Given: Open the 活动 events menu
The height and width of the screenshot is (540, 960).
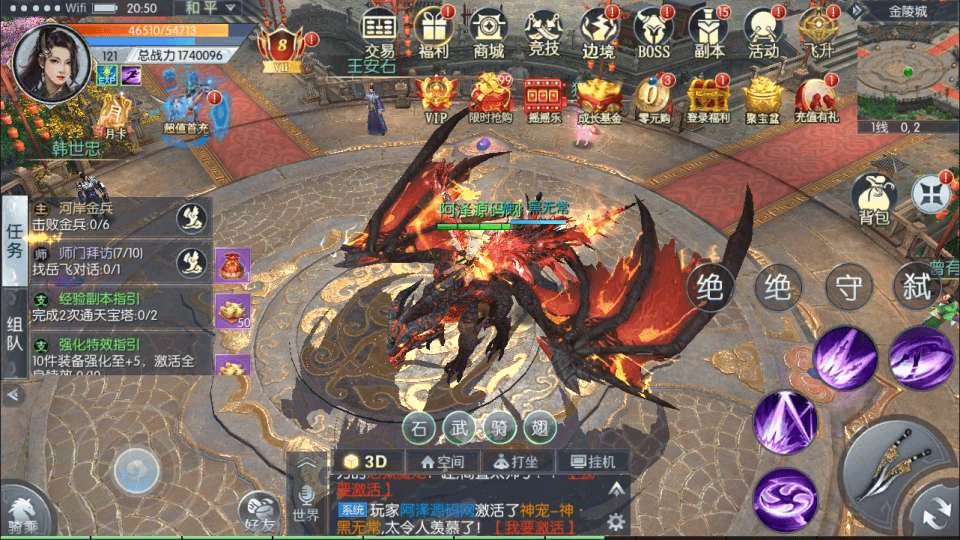Looking at the screenshot, I should [x=763, y=31].
